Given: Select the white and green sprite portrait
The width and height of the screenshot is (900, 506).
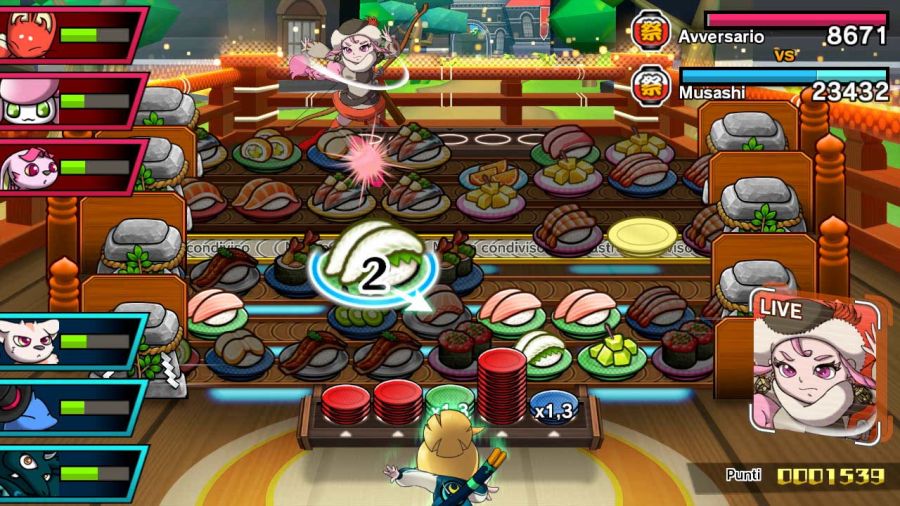Looking at the screenshot, I should pos(28,100).
